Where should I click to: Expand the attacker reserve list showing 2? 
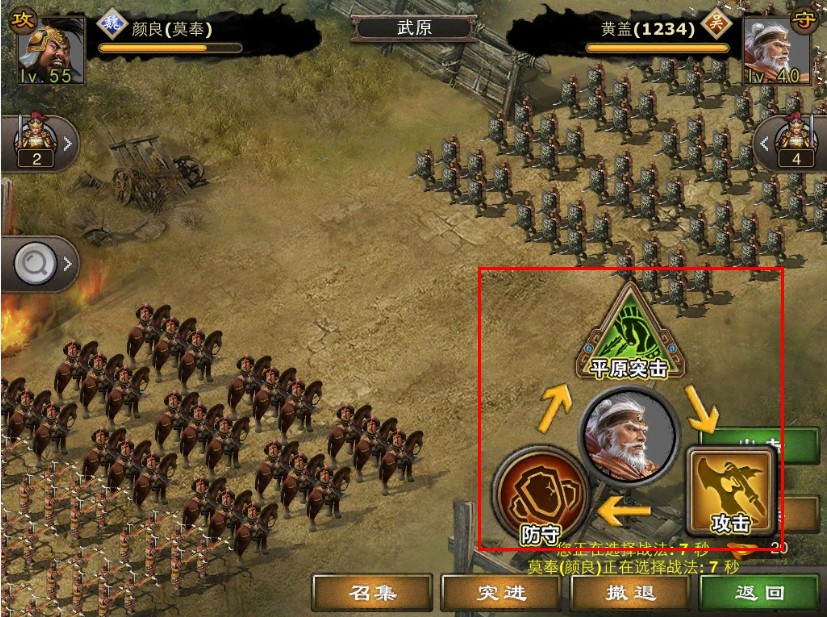pyautogui.click(x=38, y=144)
